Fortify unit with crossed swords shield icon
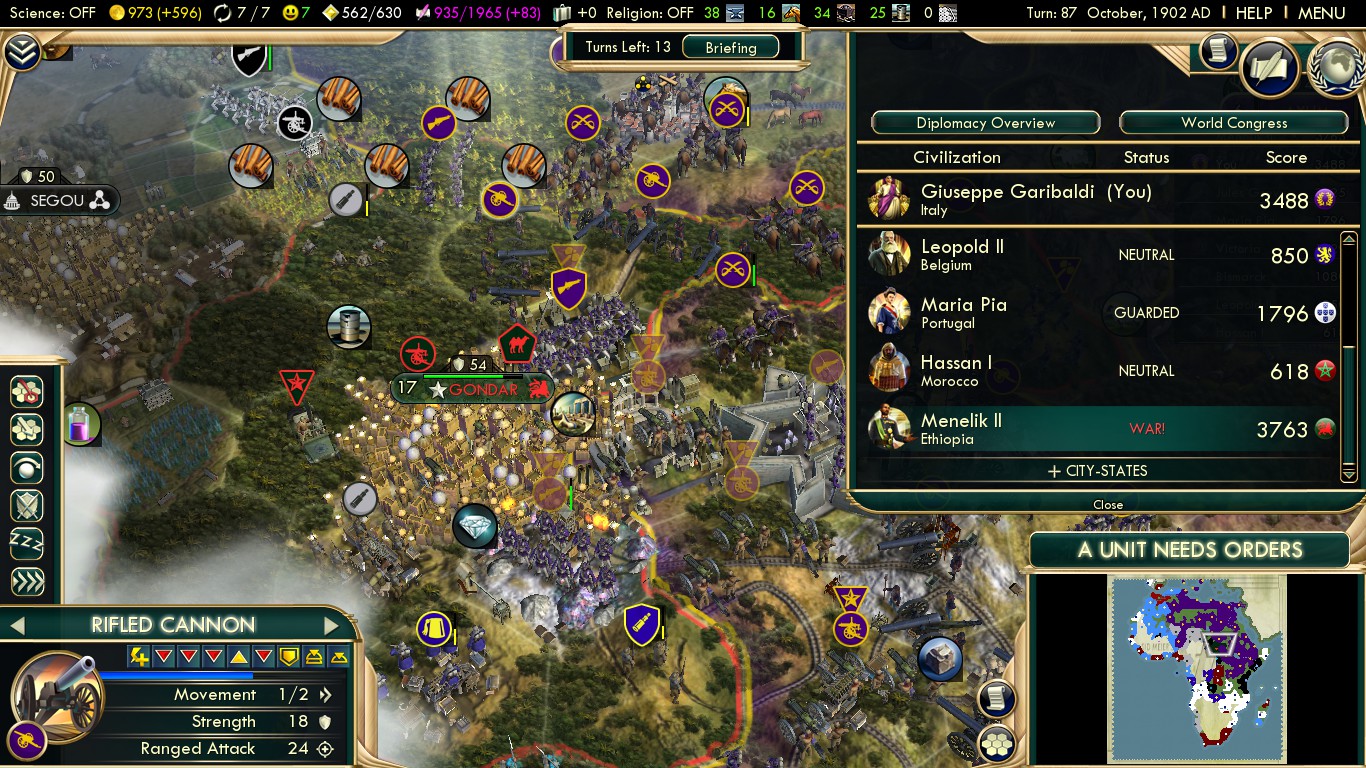This screenshot has width=1366, height=768. [26, 506]
